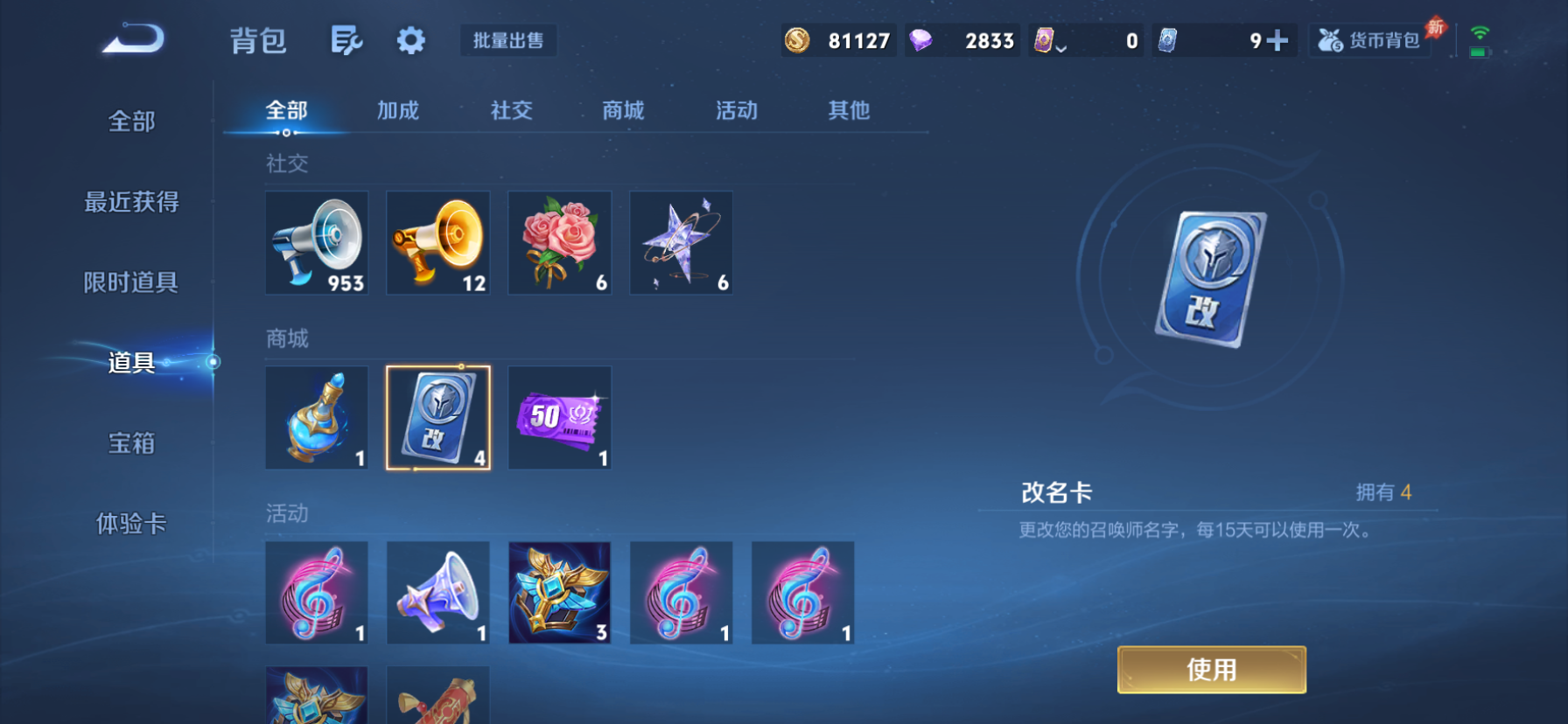This screenshot has height=724, width=1568.
Task: Select the 50 purple coupon voucher
Action: 559,418
